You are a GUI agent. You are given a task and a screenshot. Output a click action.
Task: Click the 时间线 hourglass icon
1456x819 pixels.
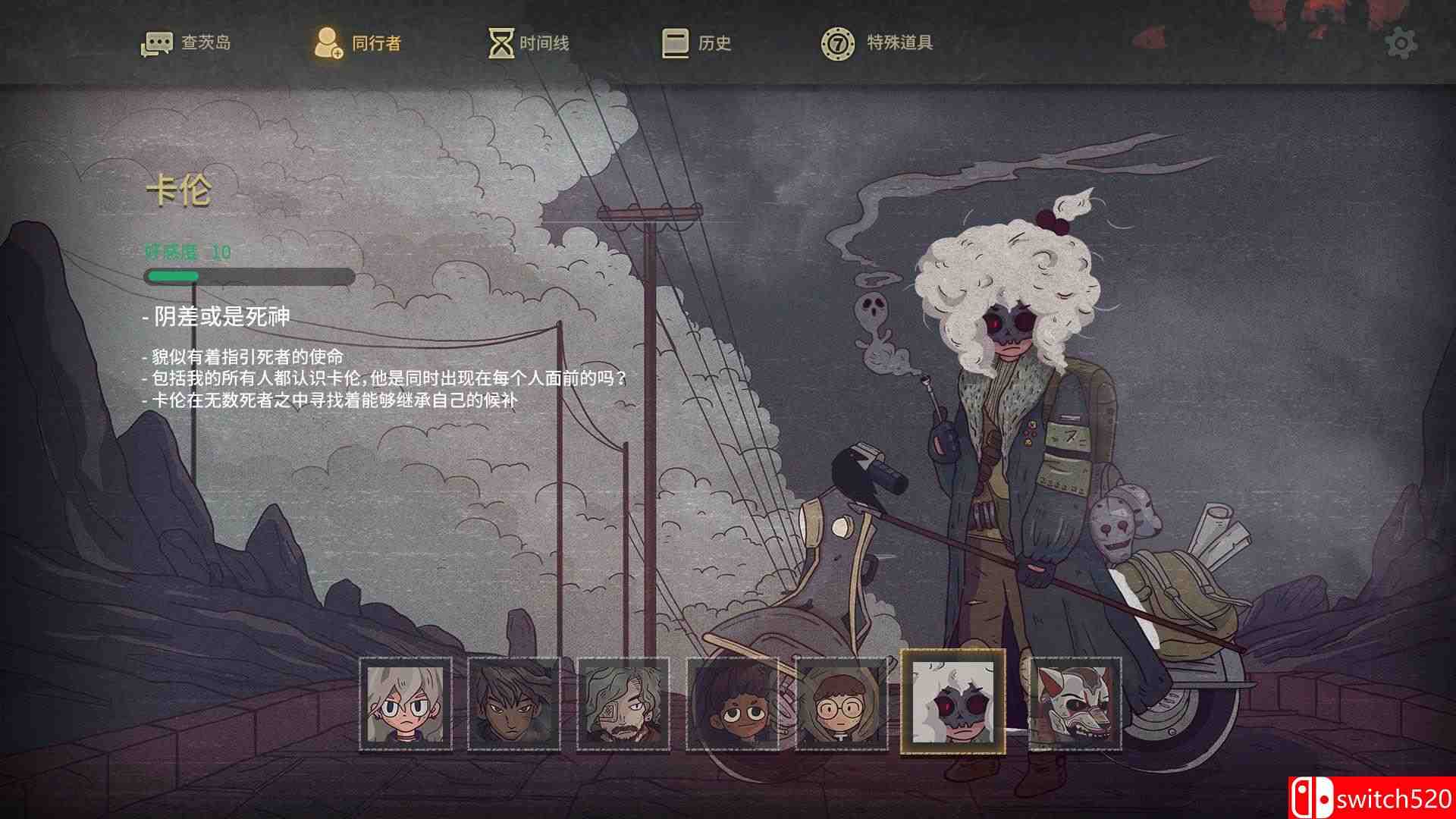[x=500, y=43]
